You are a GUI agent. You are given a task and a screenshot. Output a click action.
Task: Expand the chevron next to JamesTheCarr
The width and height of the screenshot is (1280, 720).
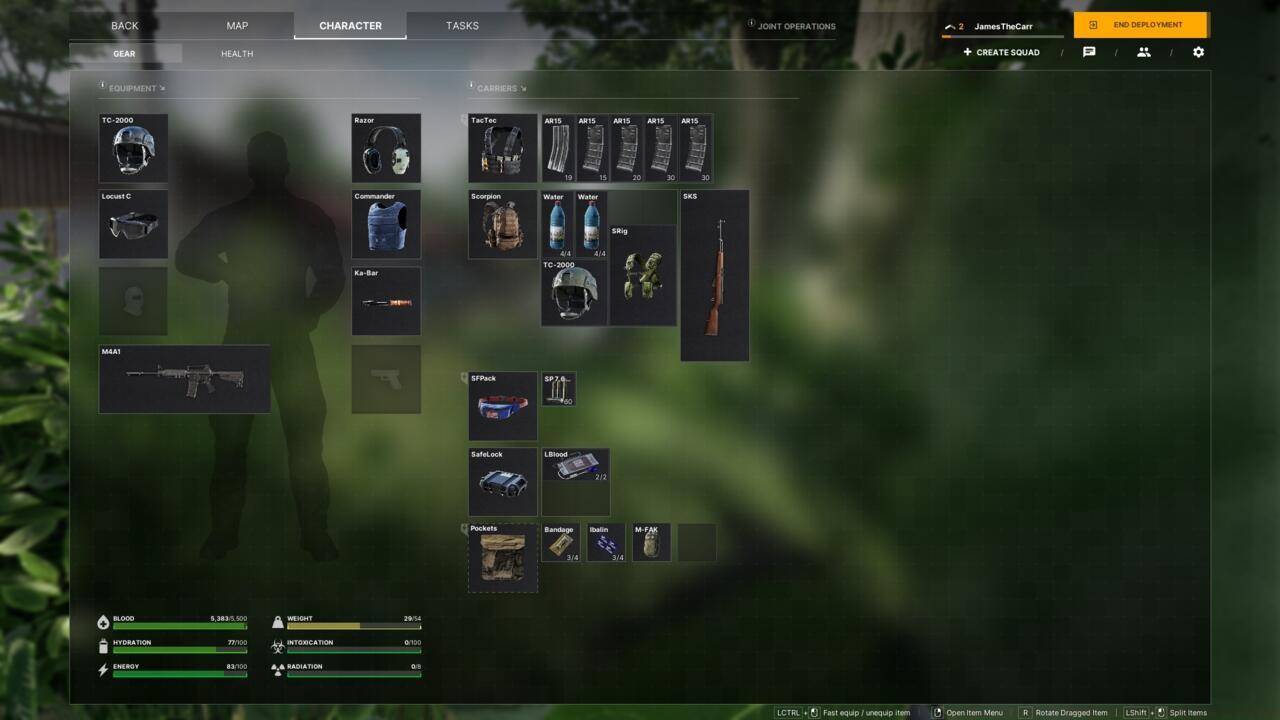(x=948, y=26)
